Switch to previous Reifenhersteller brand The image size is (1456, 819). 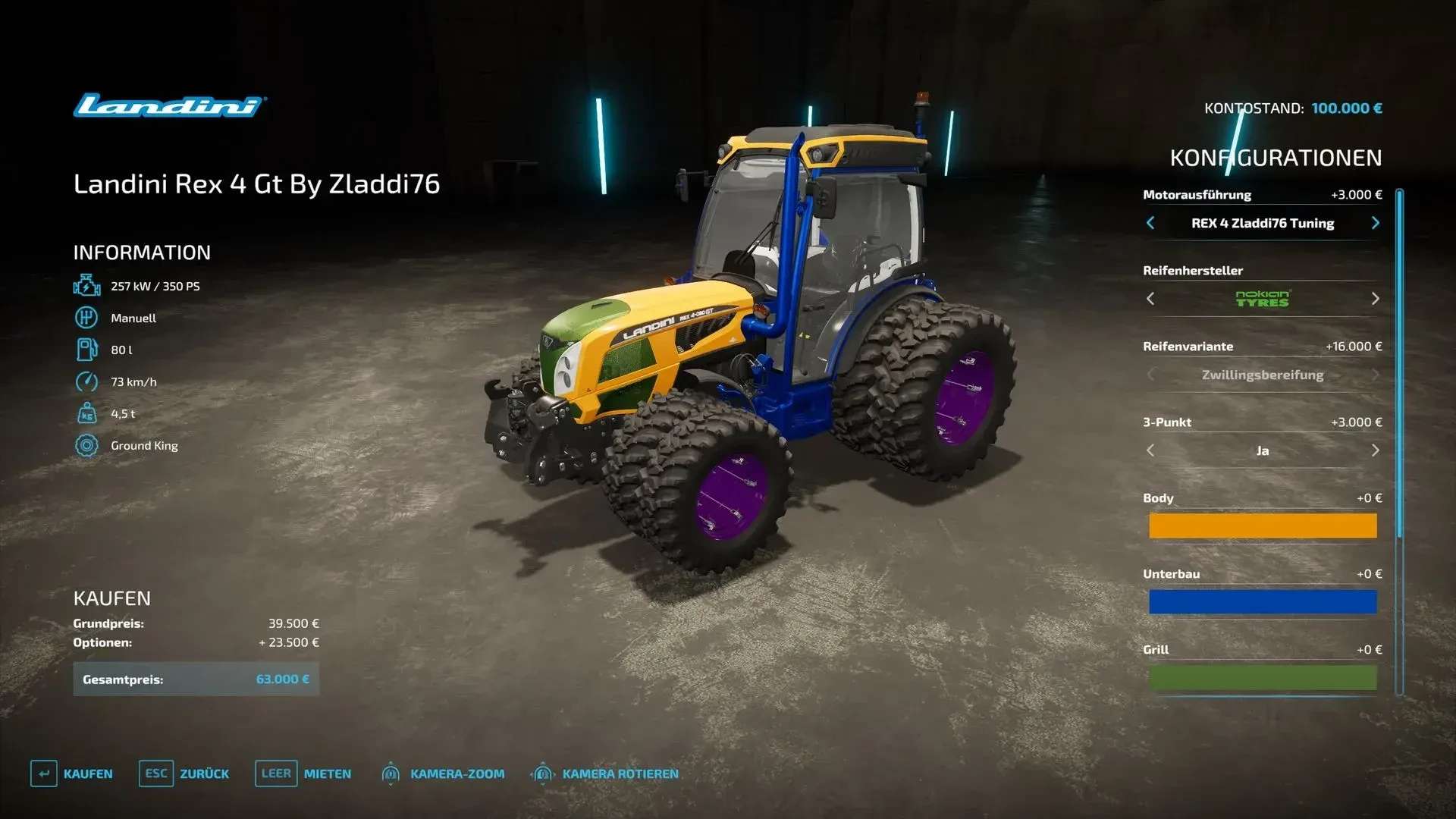1150,299
